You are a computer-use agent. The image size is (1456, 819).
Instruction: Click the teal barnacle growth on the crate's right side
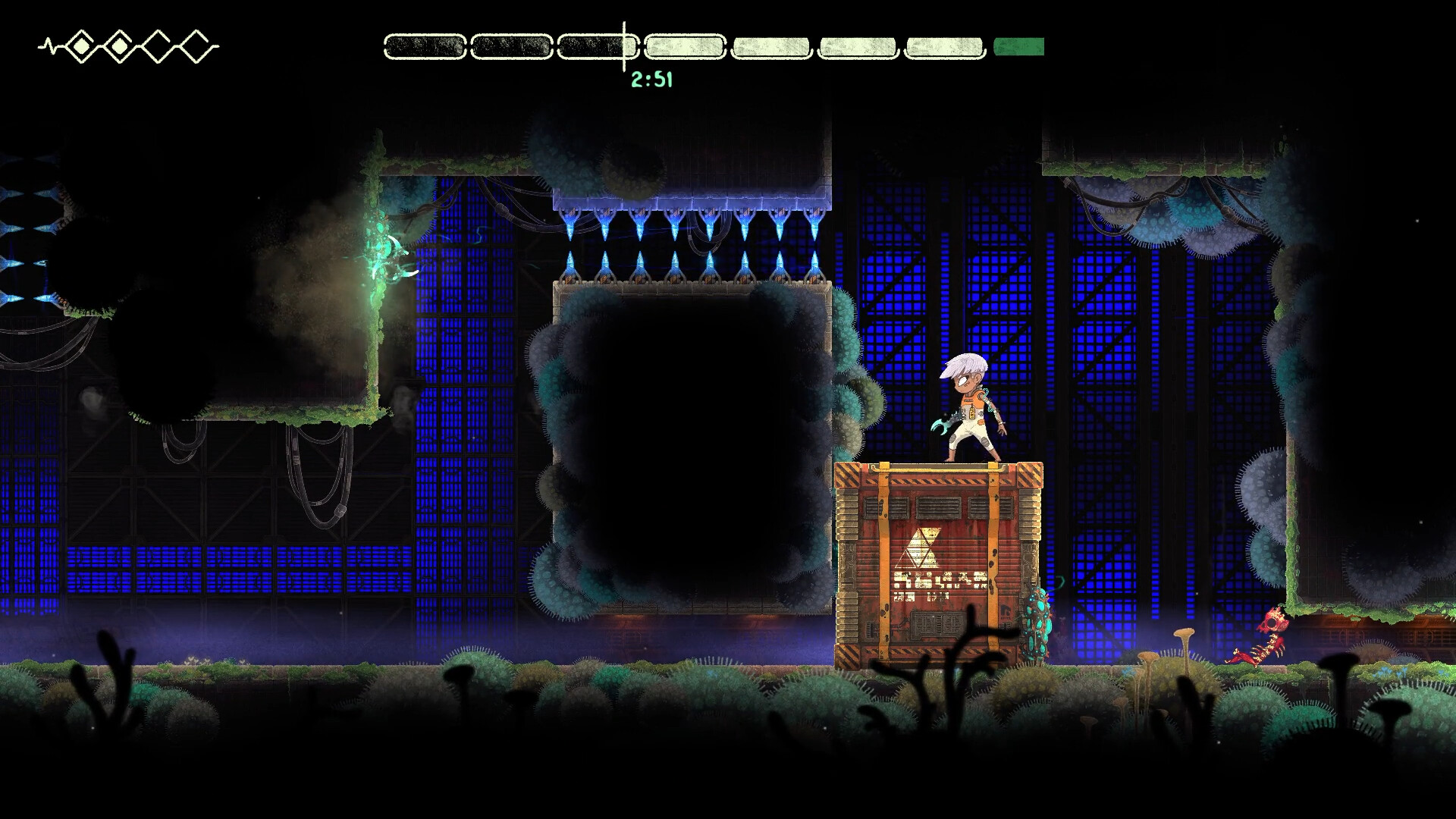pyautogui.click(x=1037, y=626)
